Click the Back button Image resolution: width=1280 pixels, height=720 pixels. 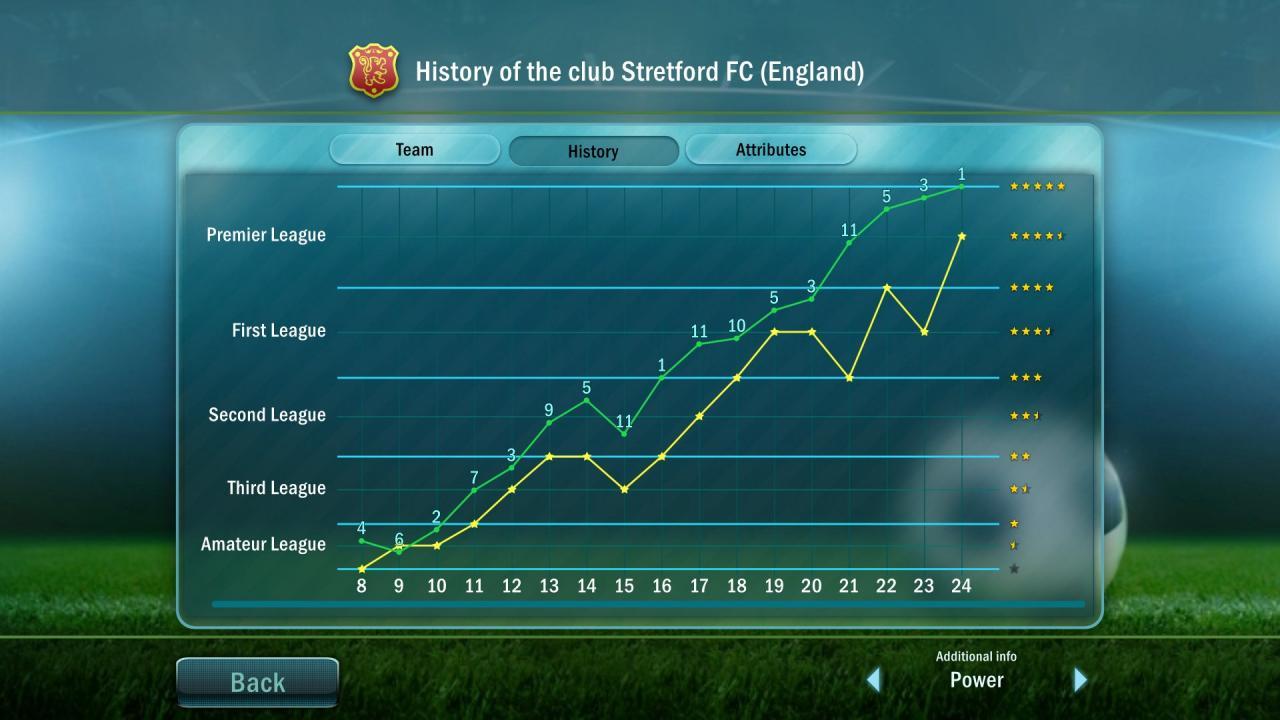point(257,682)
